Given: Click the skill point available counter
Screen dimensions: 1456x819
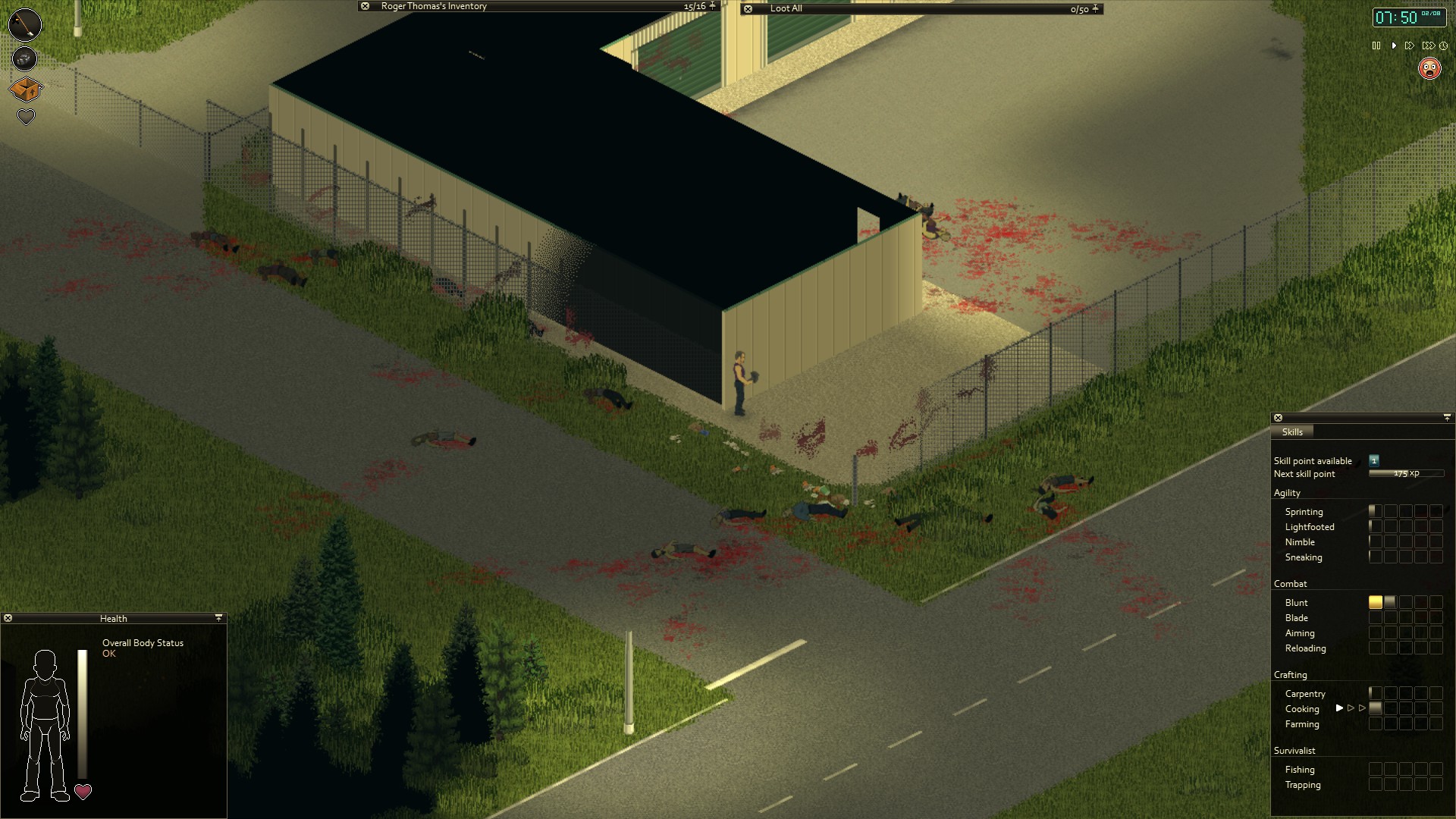Looking at the screenshot, I should [x=1373, y=460].
